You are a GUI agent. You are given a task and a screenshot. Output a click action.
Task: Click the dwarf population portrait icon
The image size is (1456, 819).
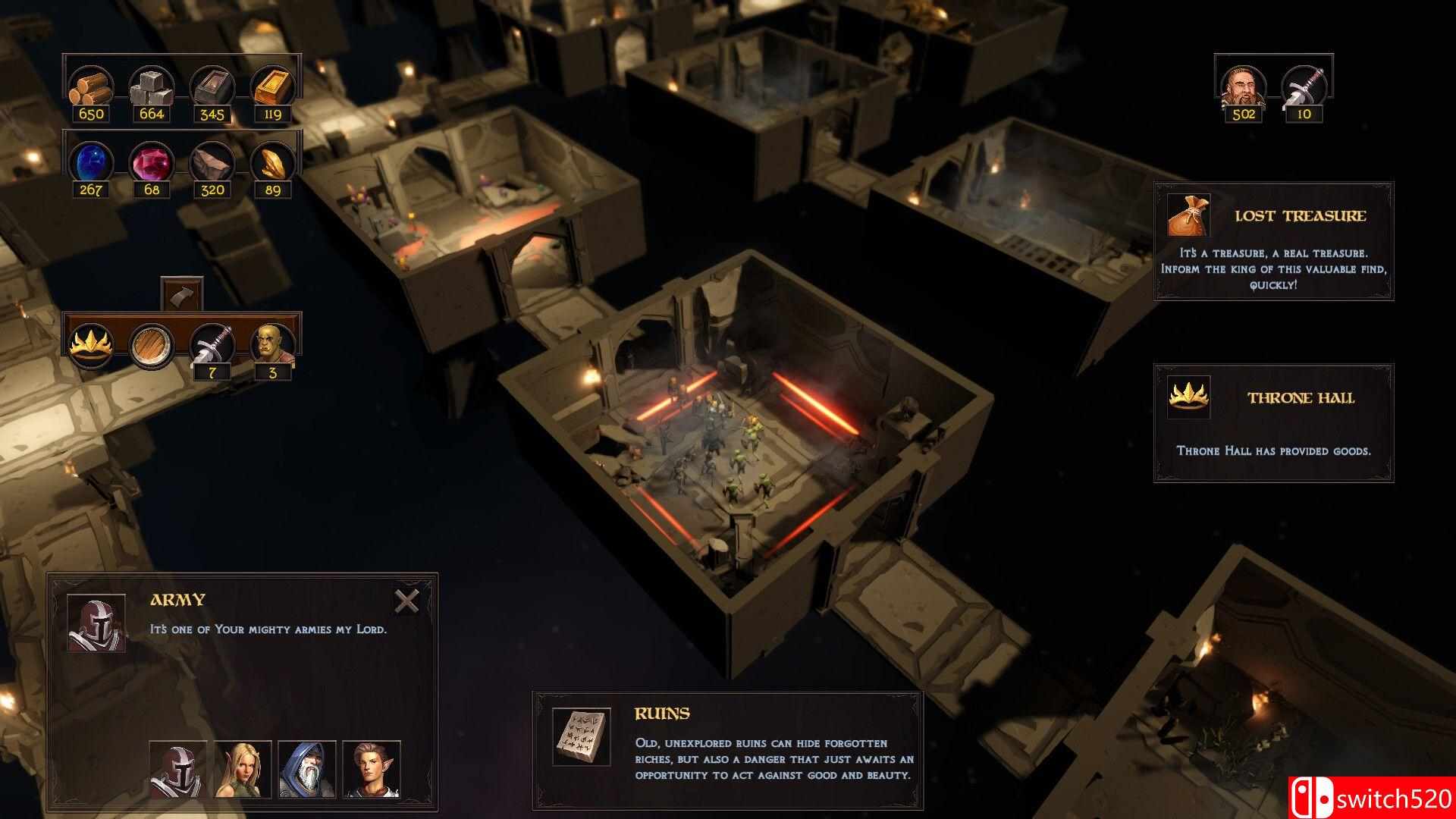(x=1243, y=86)
